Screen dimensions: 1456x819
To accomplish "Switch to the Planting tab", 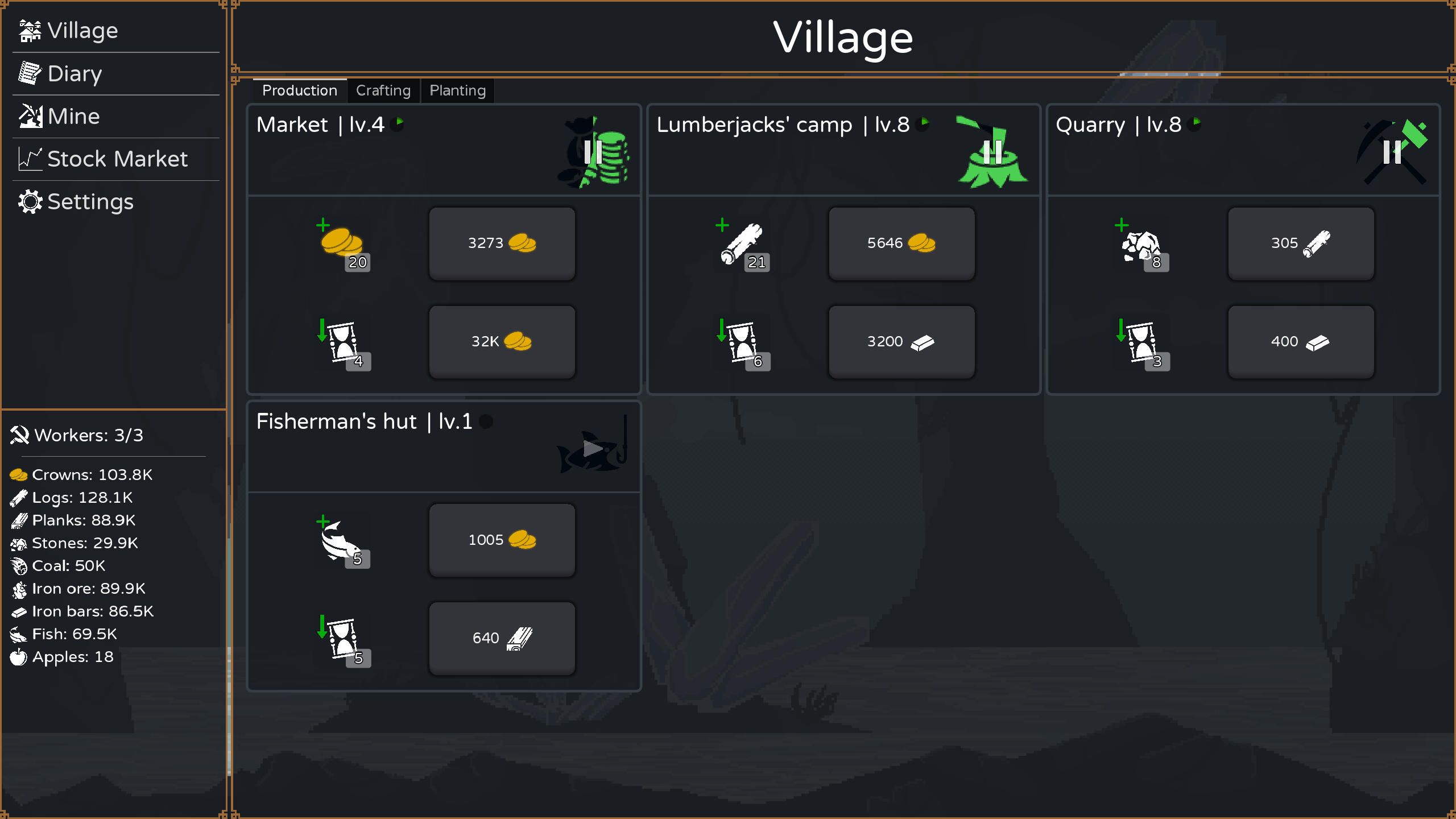I will click(x=457, y=90).
